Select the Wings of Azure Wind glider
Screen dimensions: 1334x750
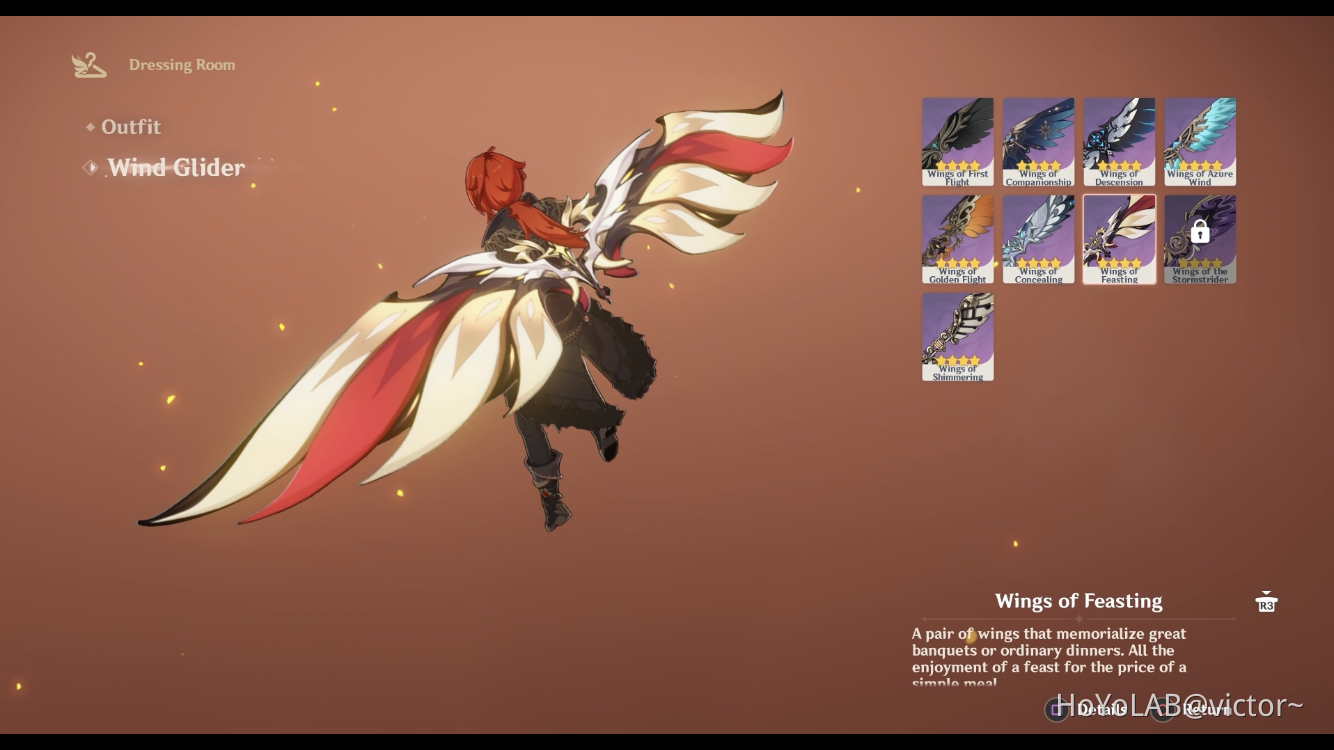1200,140
